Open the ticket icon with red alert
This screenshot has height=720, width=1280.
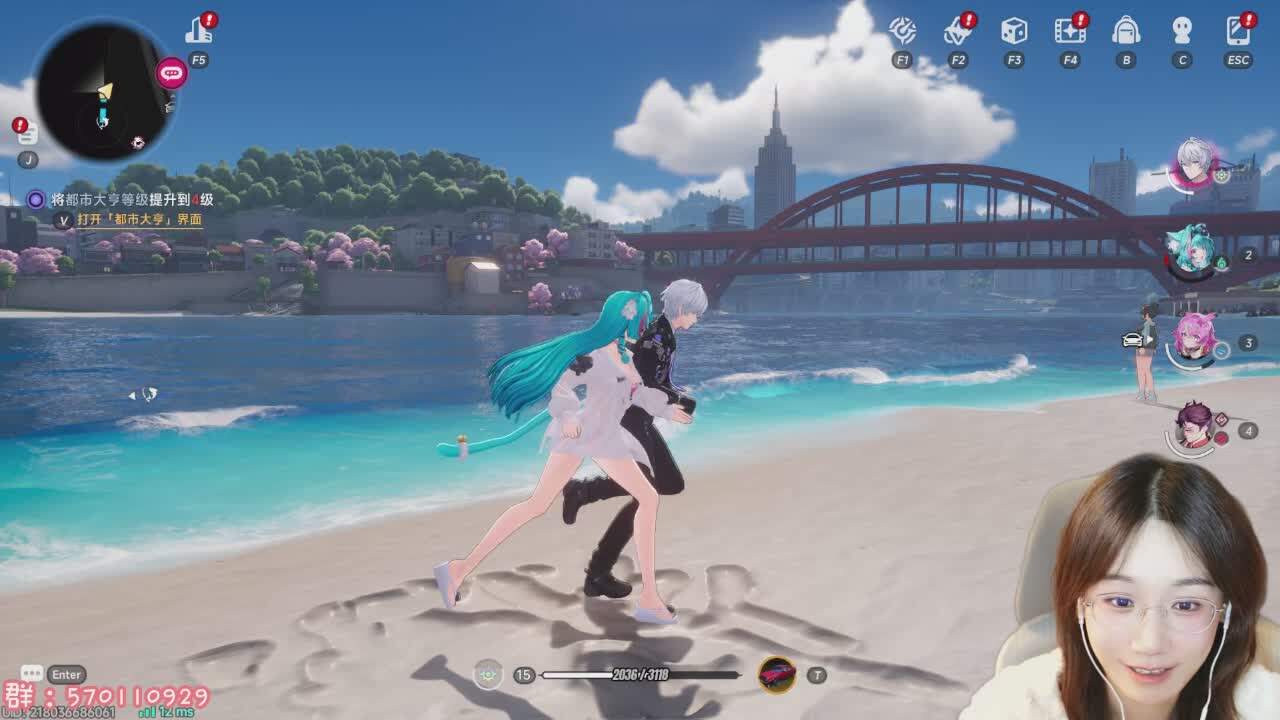click(x=958, y=30)
